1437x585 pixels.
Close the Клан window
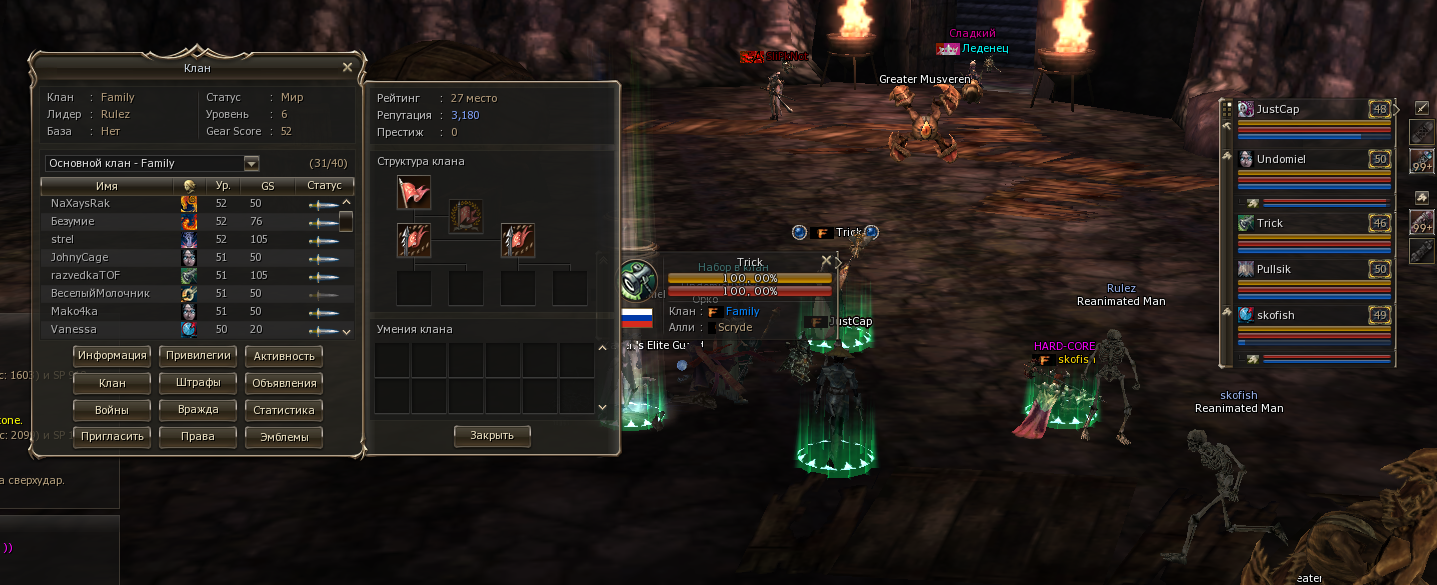click(x=347, y=67)
